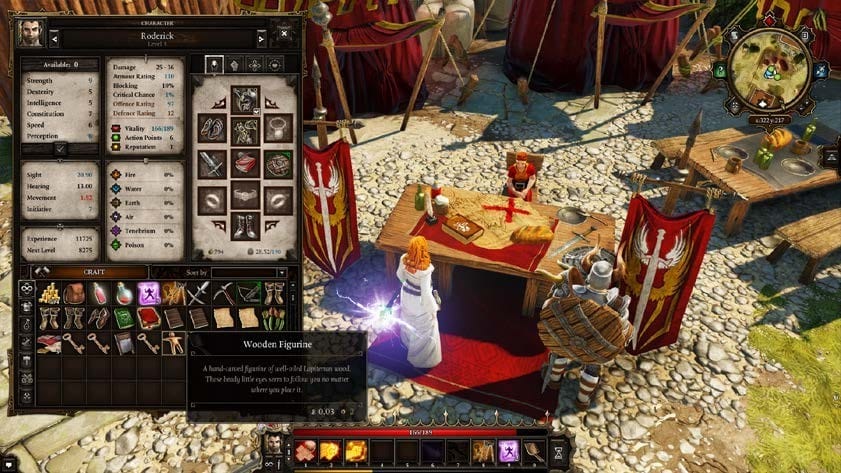Viewport: 841px width, 473px height.
Task: Select the Wooden Figurine in inventory
Action: tap(174, 344)
